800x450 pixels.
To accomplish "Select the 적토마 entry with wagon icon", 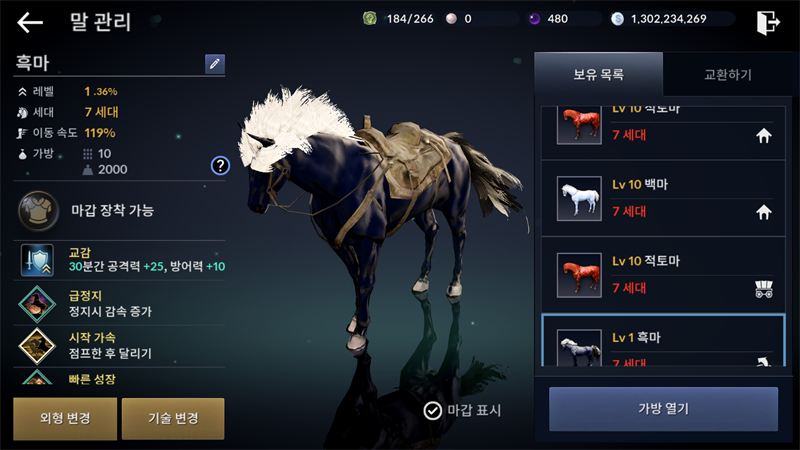I will coord(662,275).
